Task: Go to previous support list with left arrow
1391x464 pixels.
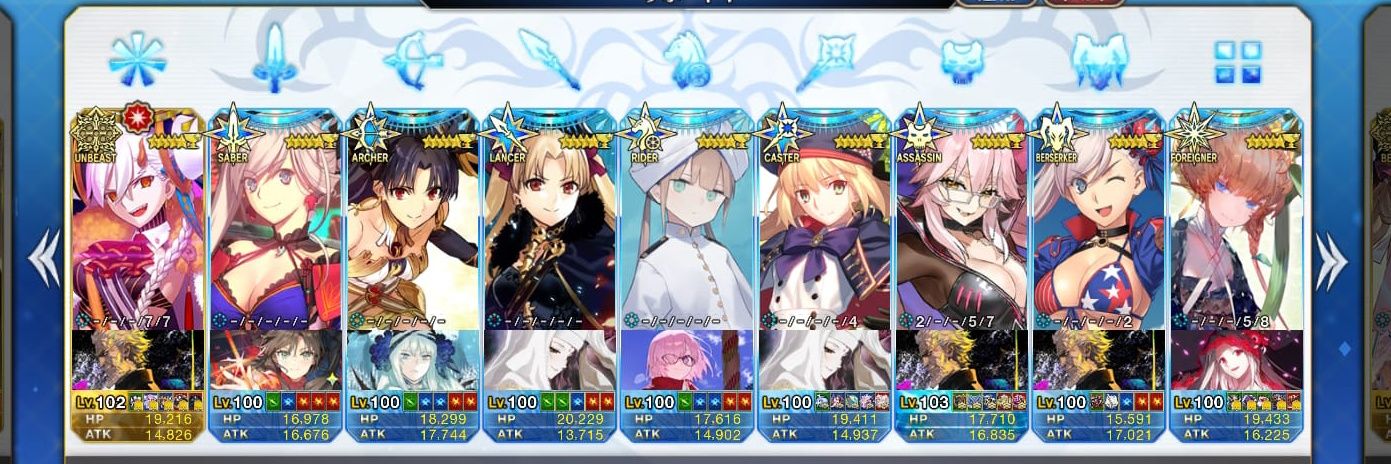Action: 42,260
